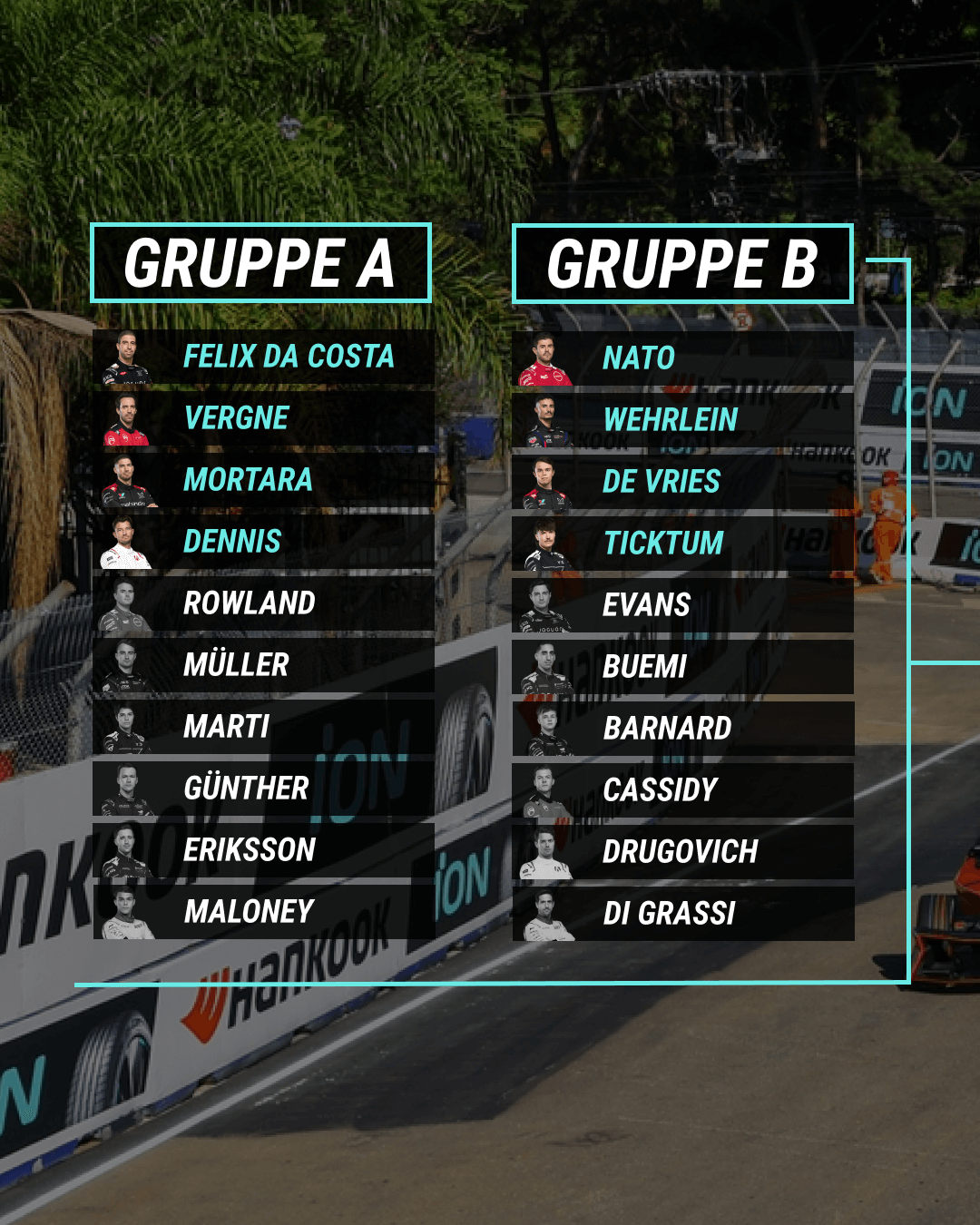Choose the Felix da Costa row
The image size is (980, 1225).
(263, 357)
